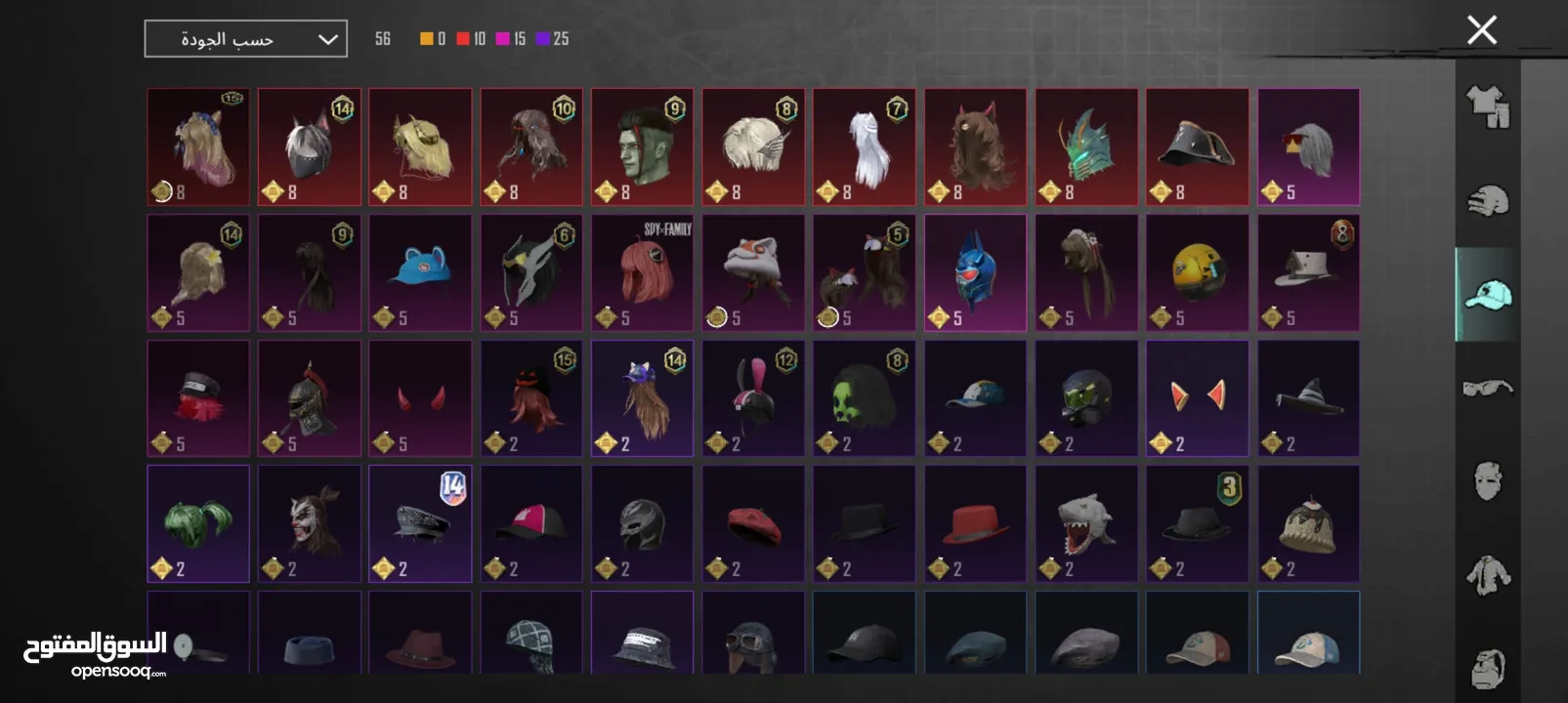This screenshot has width=1568, height=703.
Task: Open the helmet category tab
Action: pos(1487,200)
